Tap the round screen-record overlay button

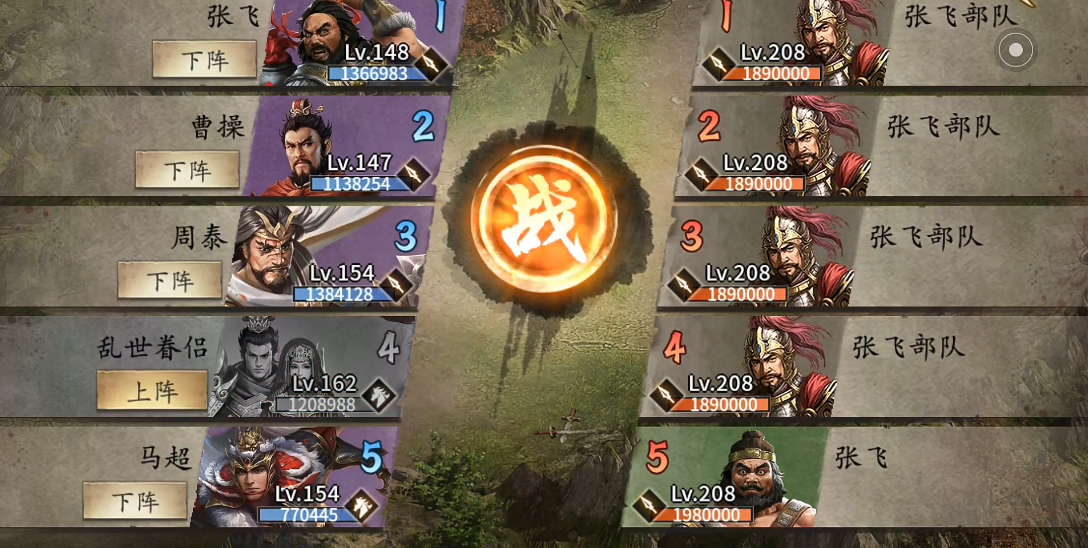(1015, 49)
